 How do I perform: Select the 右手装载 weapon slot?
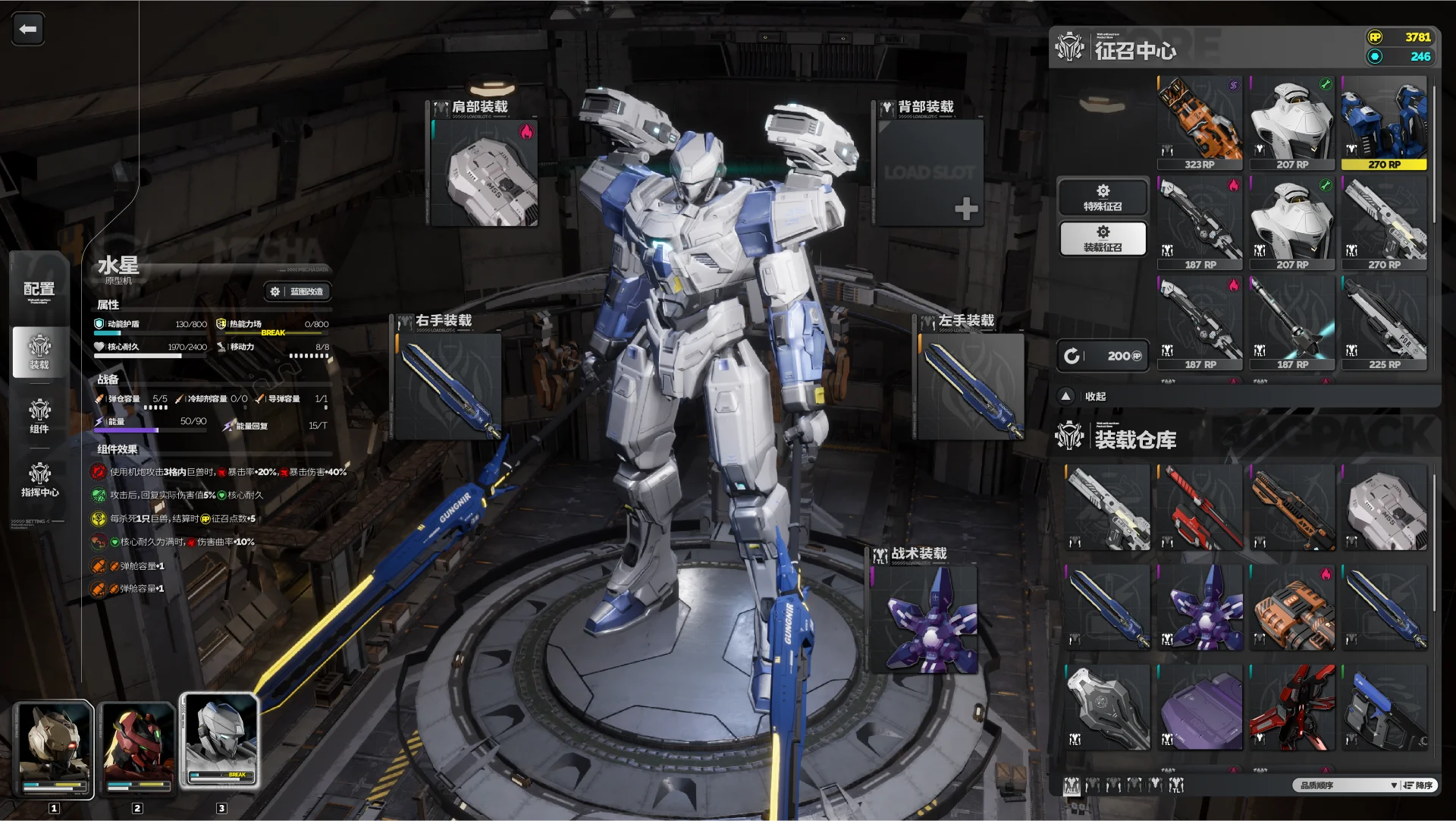coord(448,387)
